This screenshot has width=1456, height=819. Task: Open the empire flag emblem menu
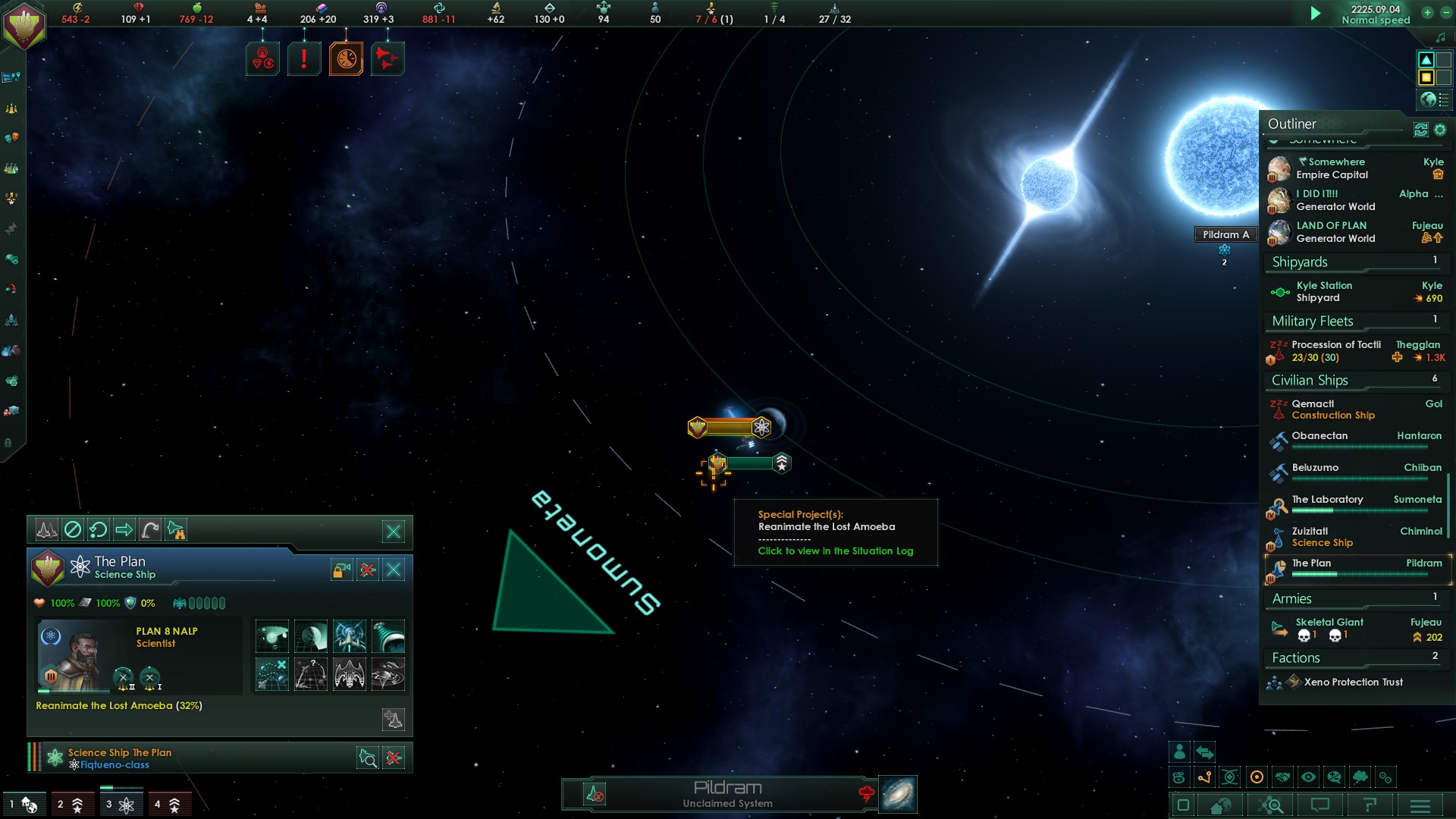click(x=24, y=26)
